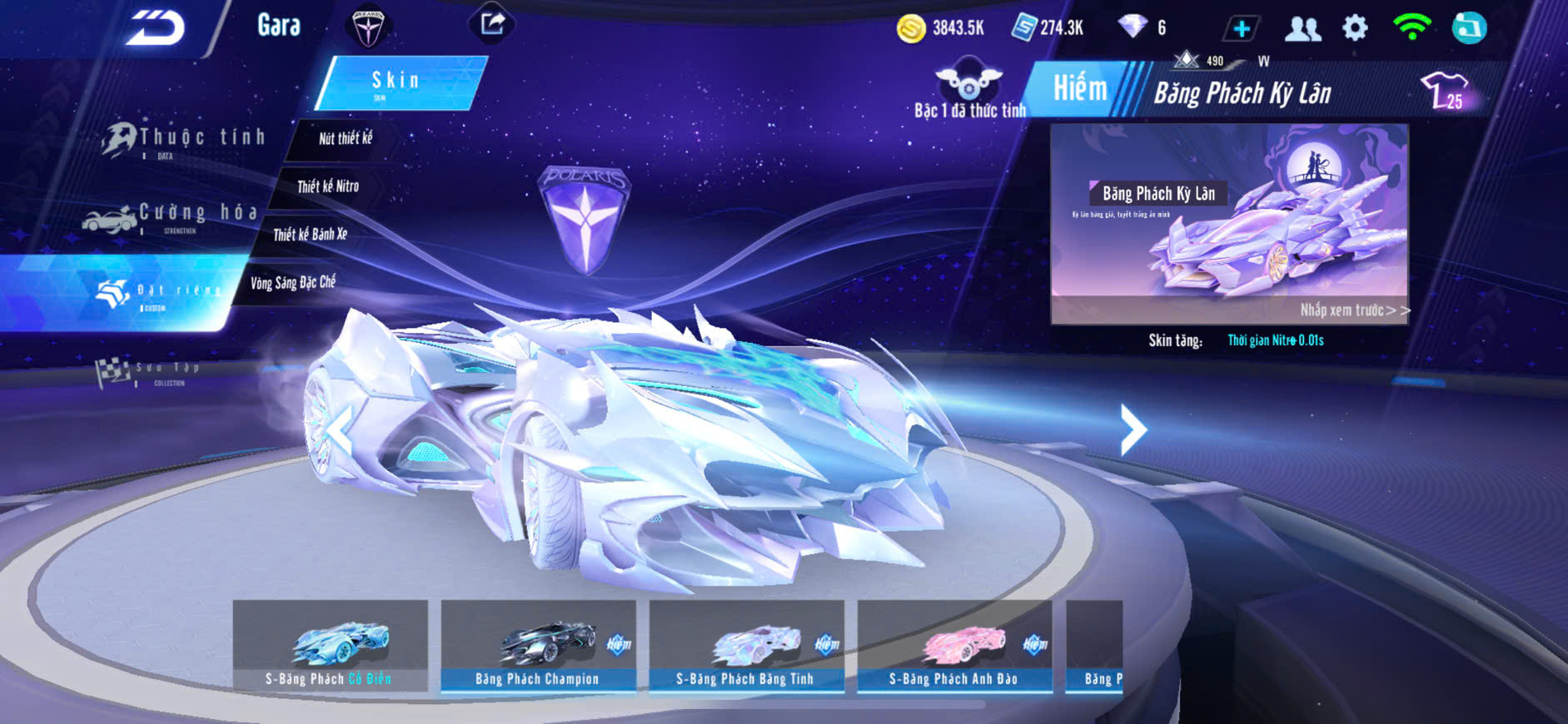Open the share icon beside Gara

[x=492, y=23]
